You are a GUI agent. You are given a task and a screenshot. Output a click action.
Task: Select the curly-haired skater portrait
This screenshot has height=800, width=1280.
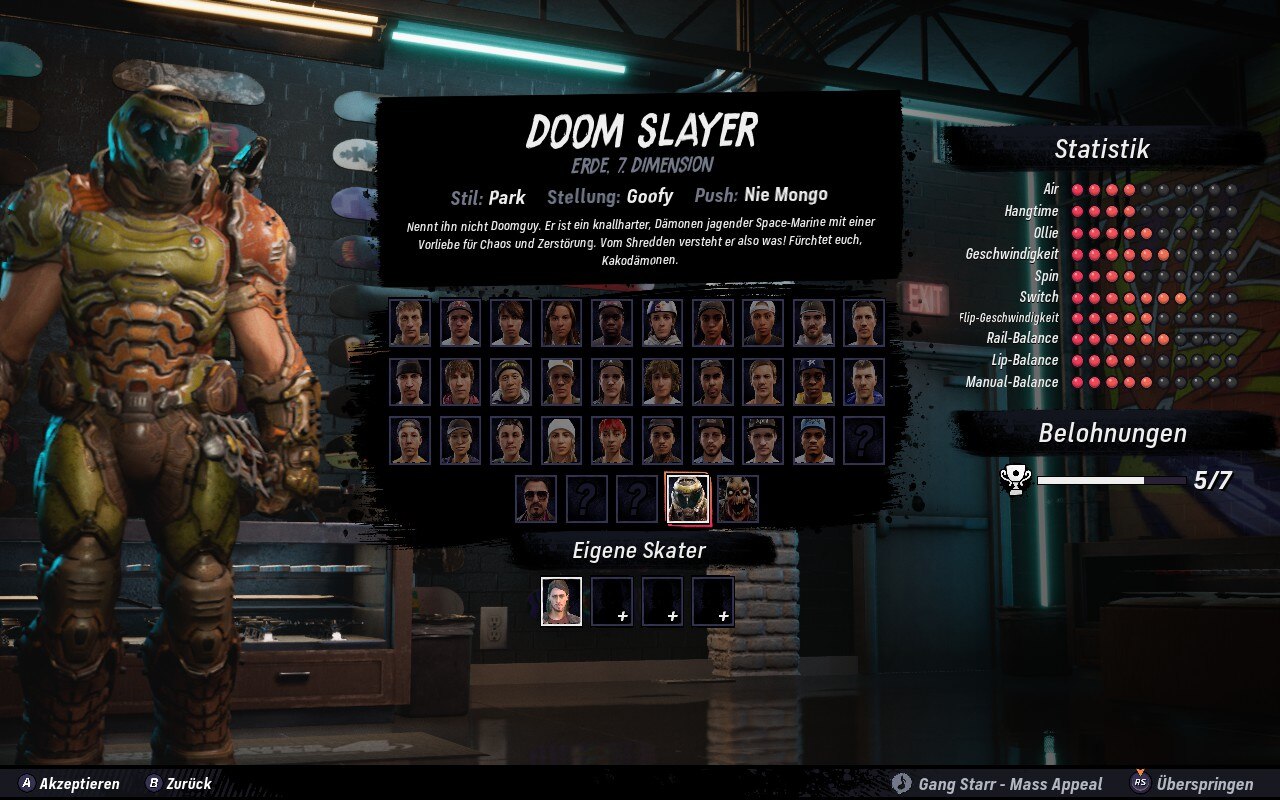coord(662,381)
